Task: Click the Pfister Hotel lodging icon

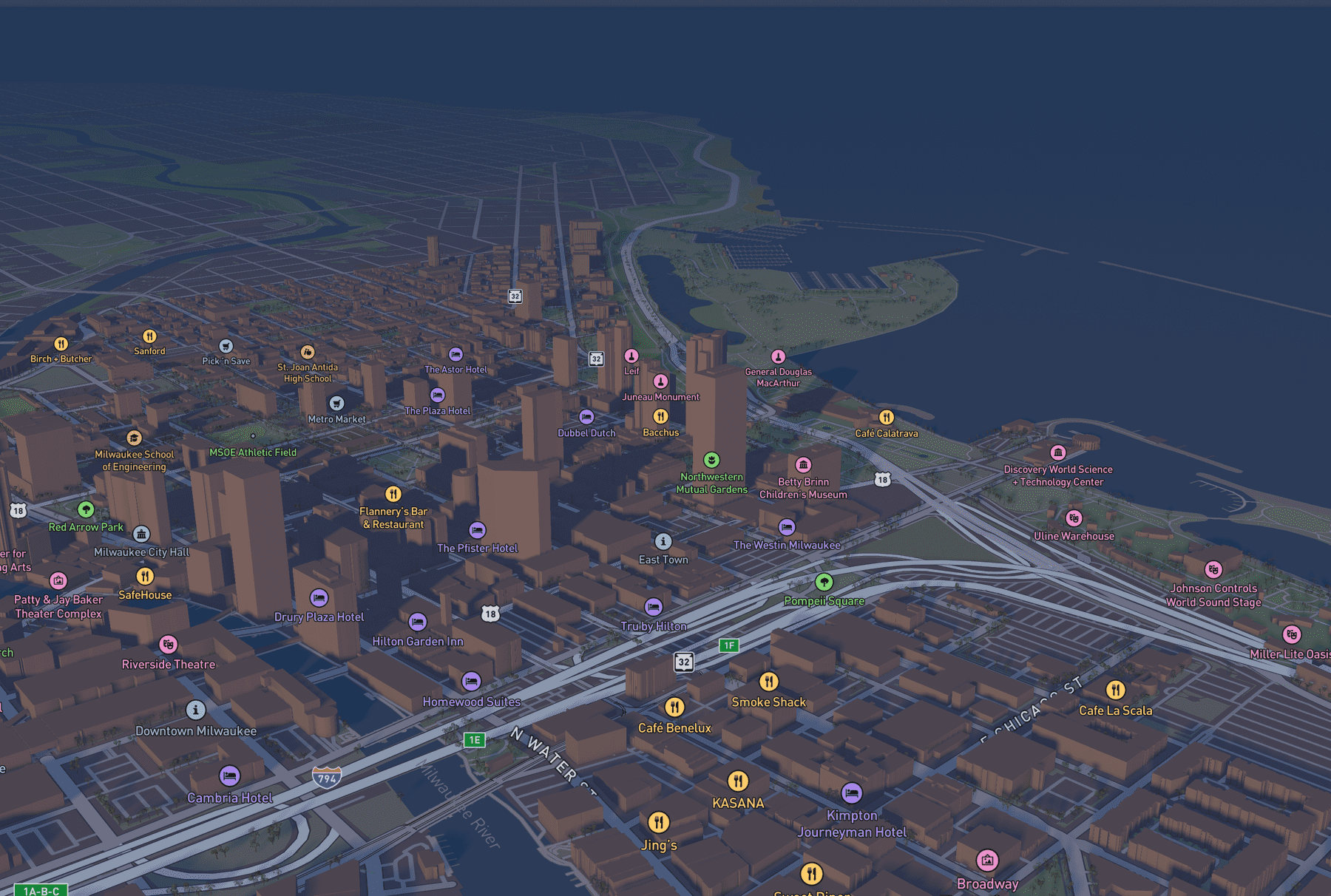Action: [x=476, y=530]
